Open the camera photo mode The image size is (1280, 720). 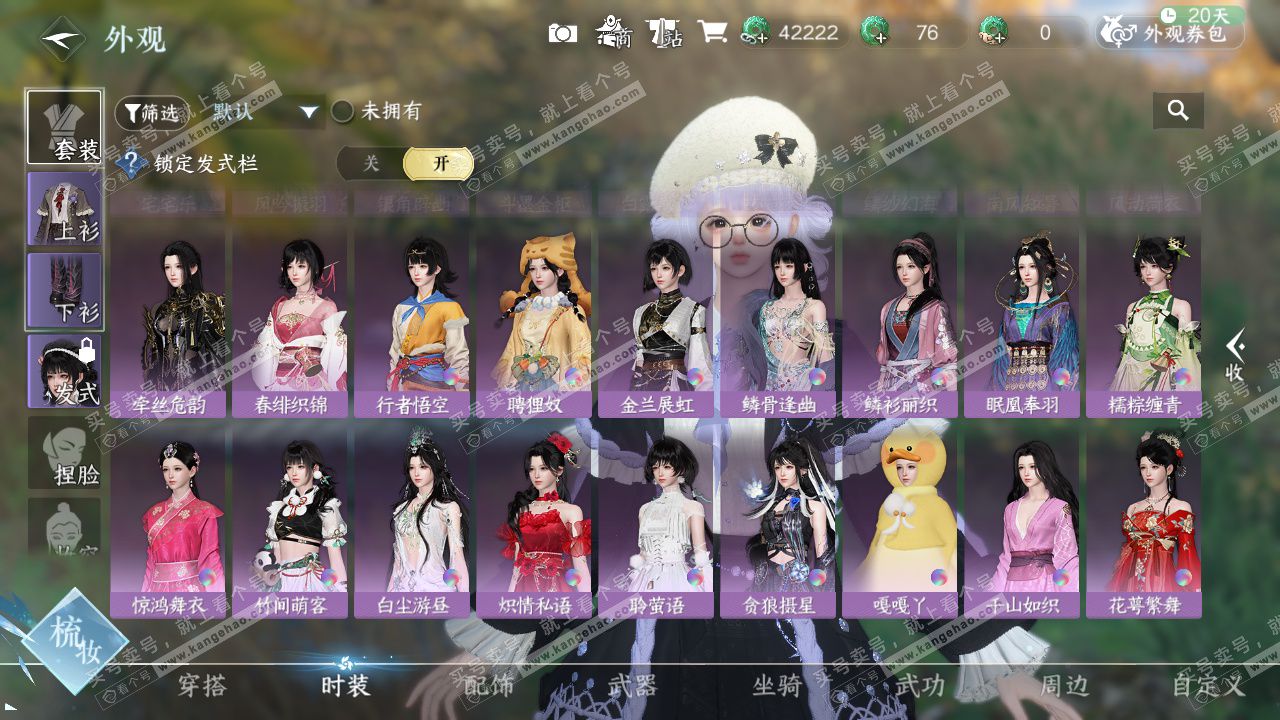[x=563, y=33]
